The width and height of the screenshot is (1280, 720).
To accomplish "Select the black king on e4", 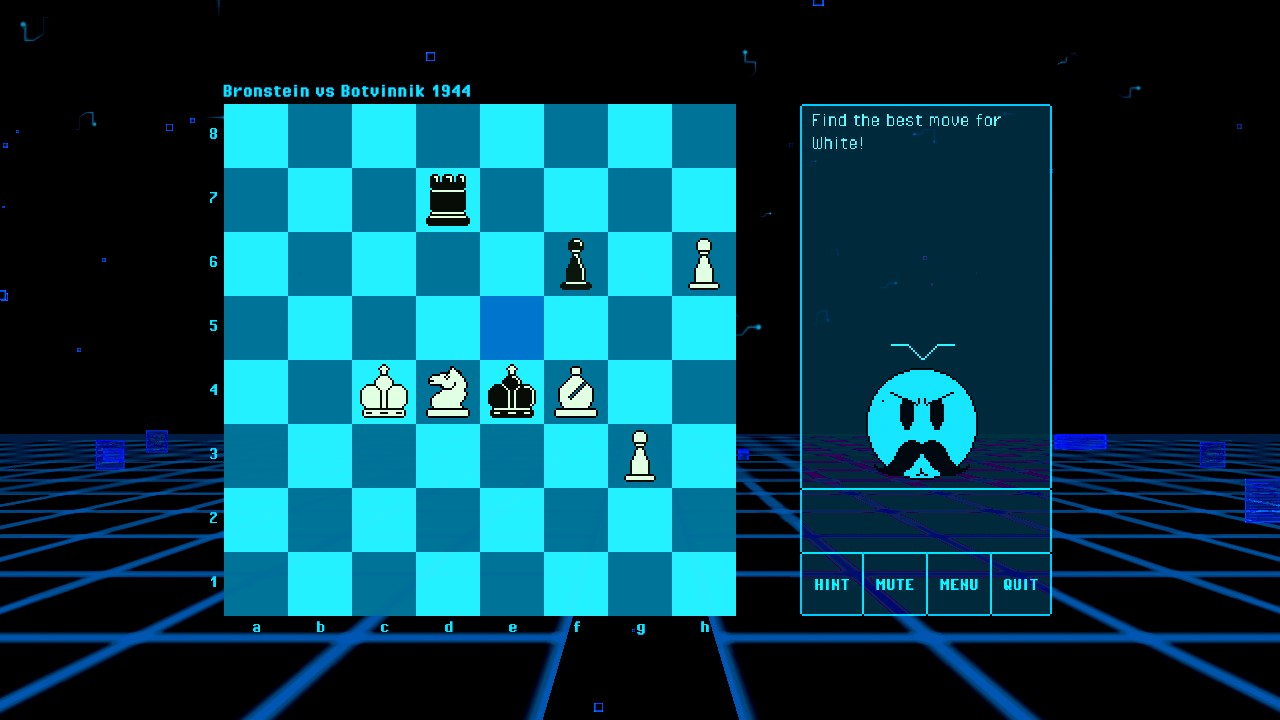I will click(511, 392).
